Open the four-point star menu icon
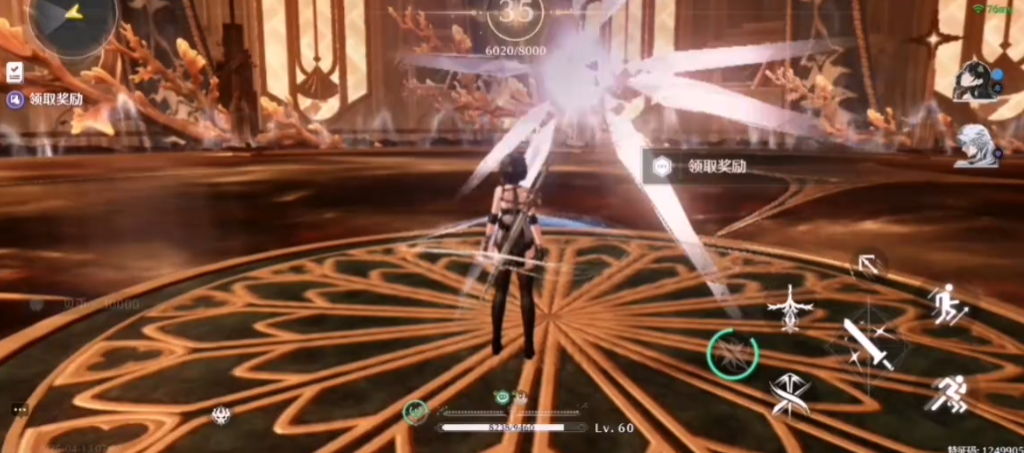The image size is (1024, 453). tap(937, 41)
